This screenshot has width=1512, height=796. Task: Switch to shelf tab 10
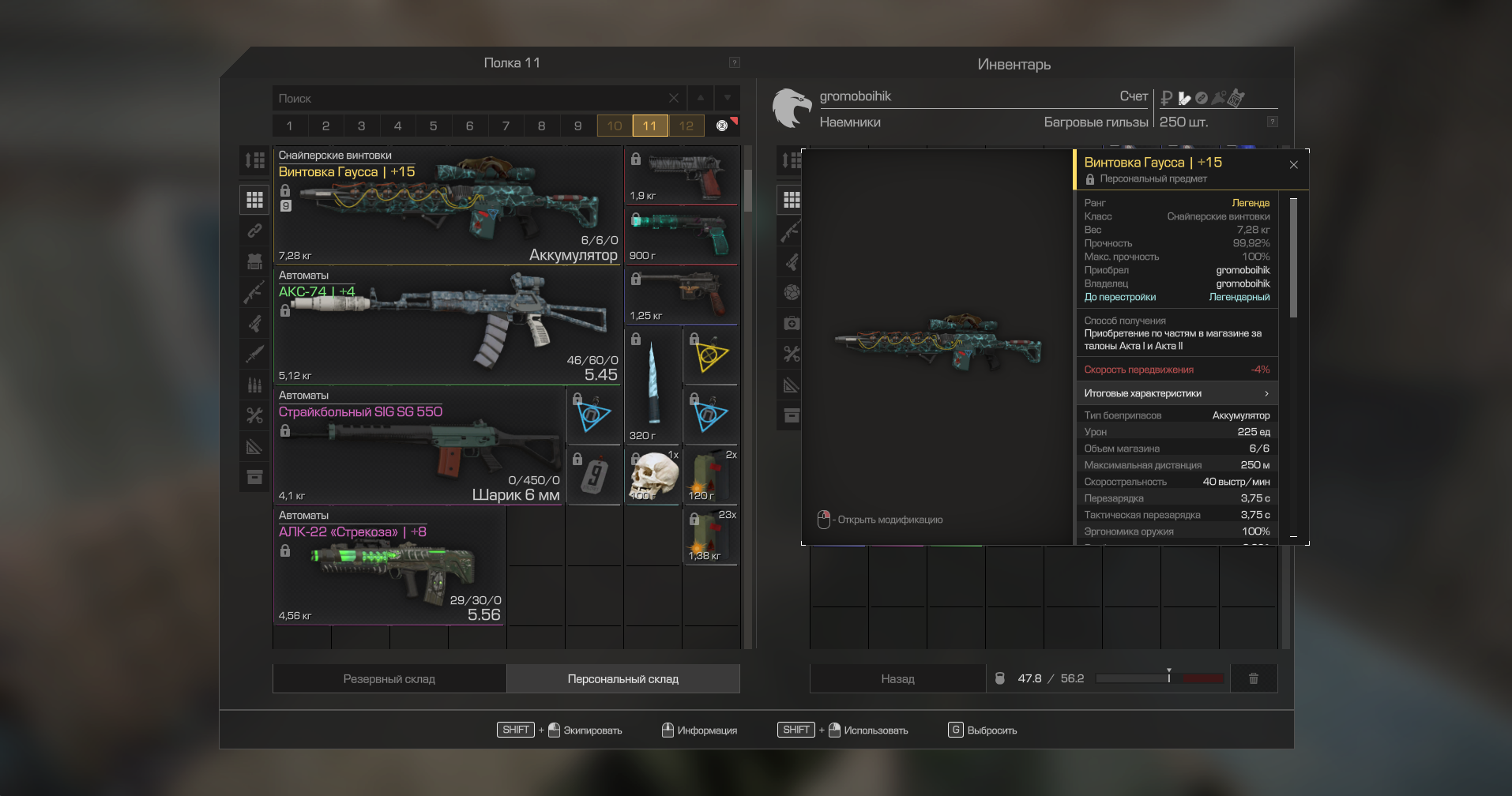pos(615,126)
